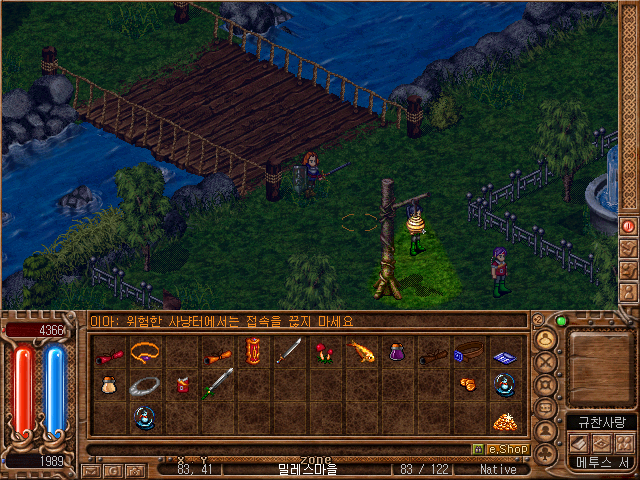Pick the red mushroom item
This screenshot has height=480, width=640.
324,351
